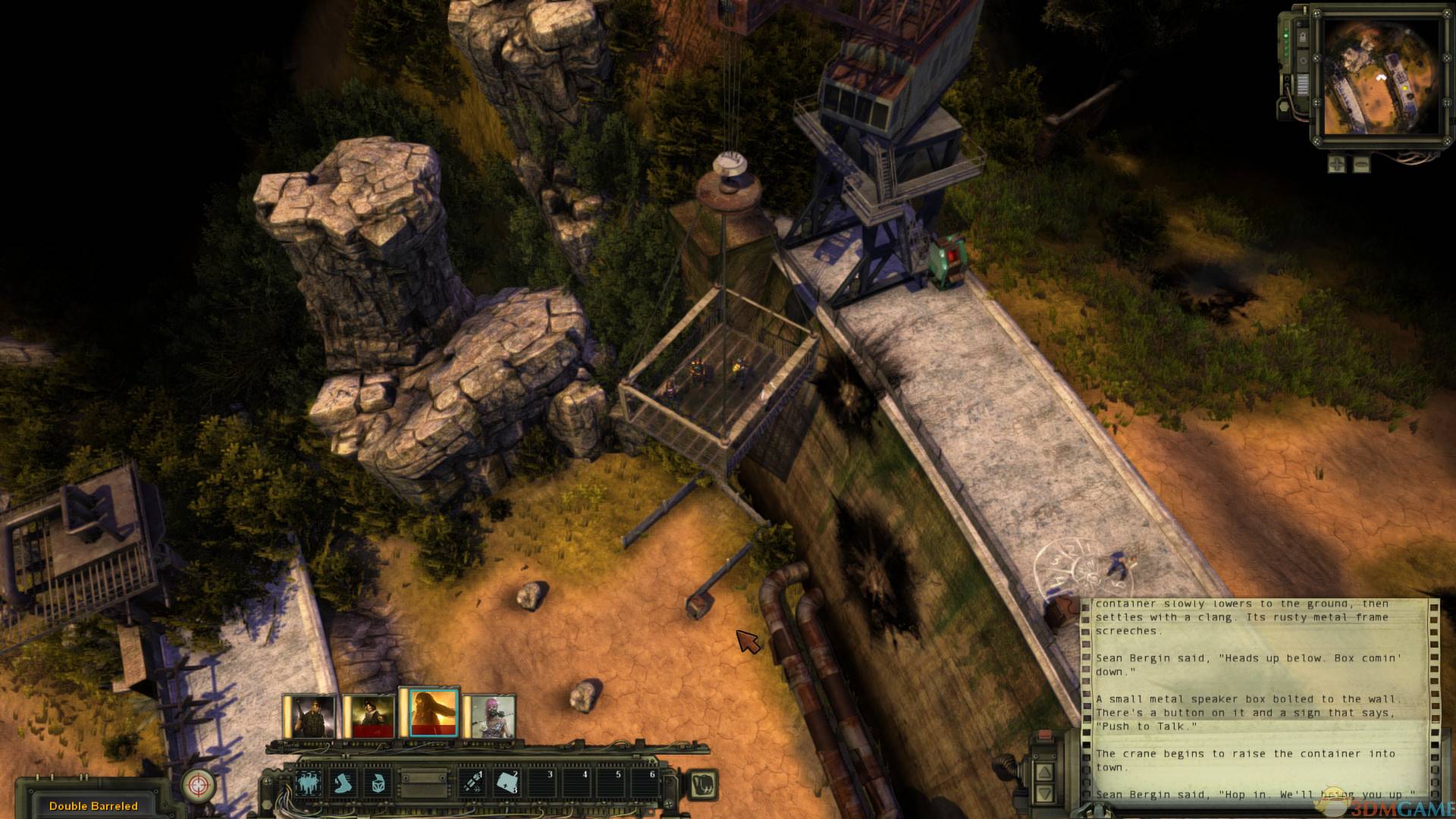Use the item in hotbar slot 1
The width and height of the screenshot is (1456, 819).
(x=472, y=782)
